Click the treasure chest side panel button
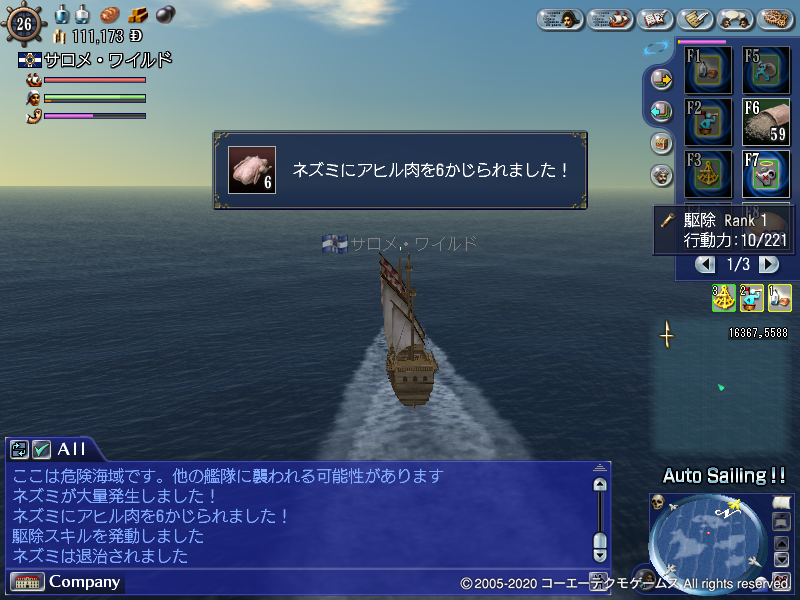 (x=660, y=143)
